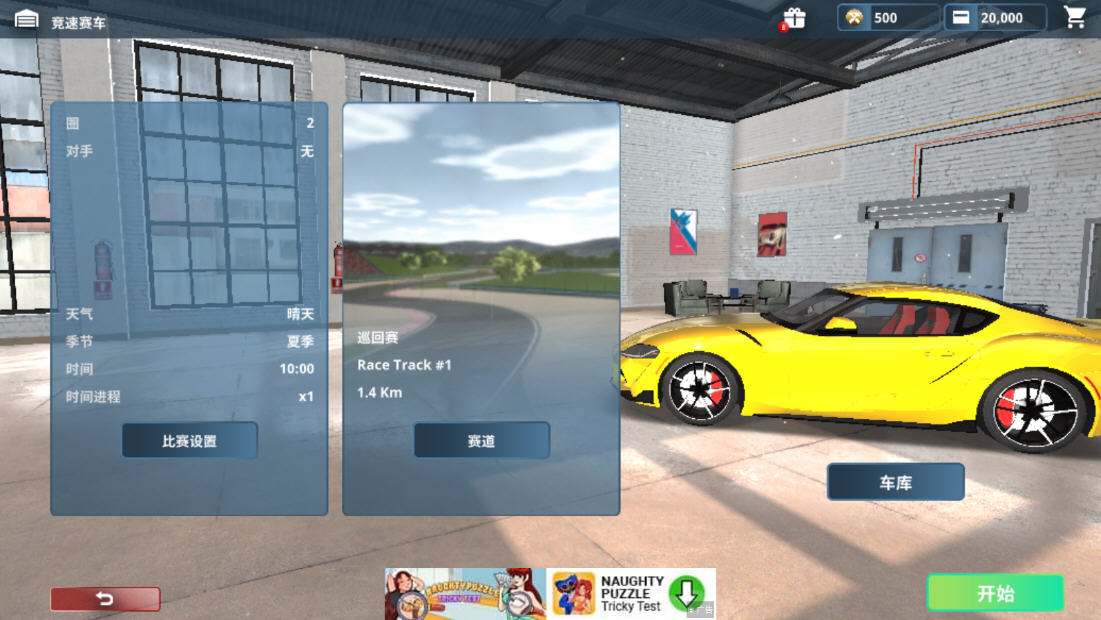The width and height of the screenshot is (1101, 620).
Task: Tap the Naughty Puzzle ad download arrow
Action: 686,592
